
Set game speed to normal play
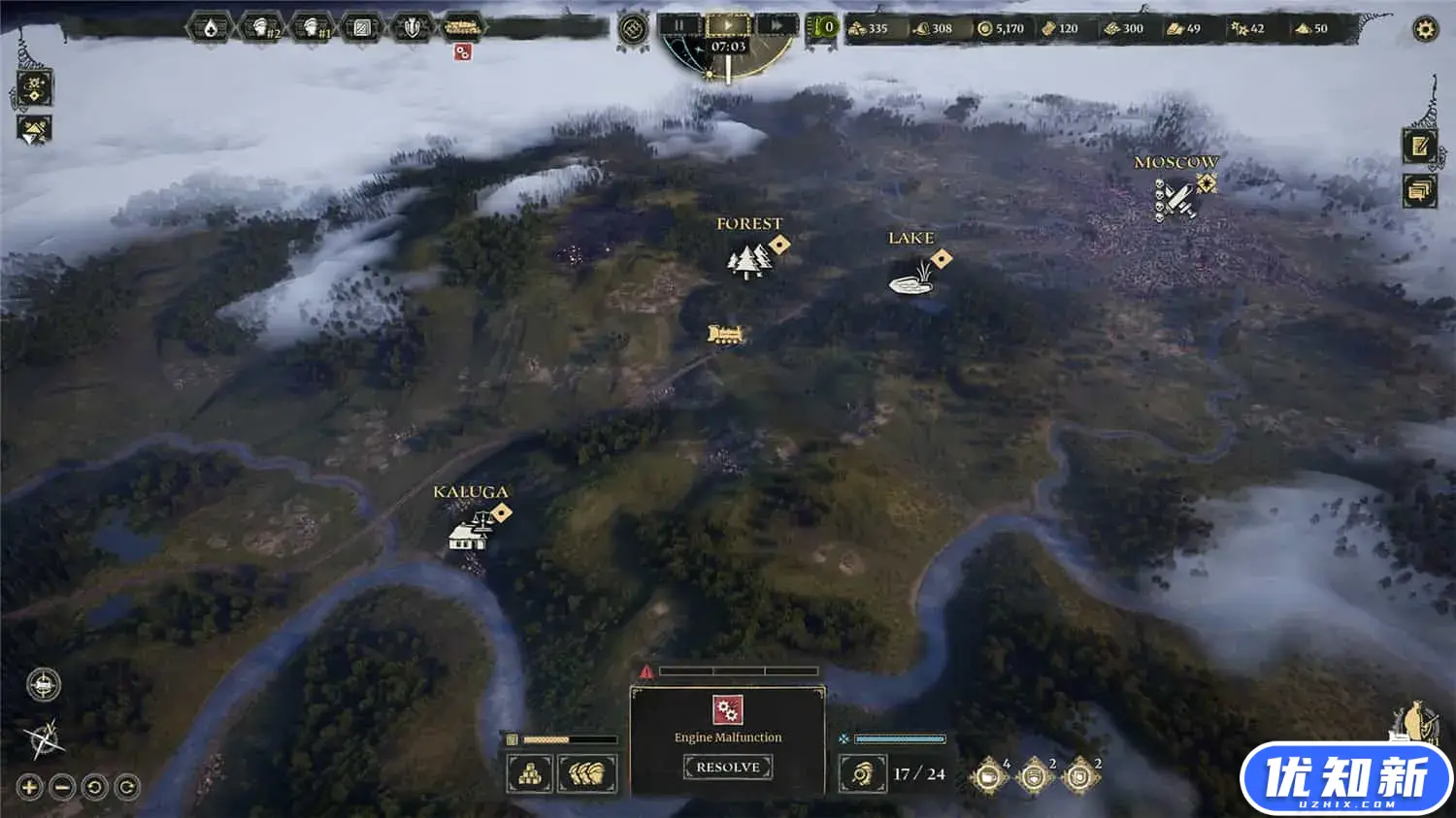point(727,25)
